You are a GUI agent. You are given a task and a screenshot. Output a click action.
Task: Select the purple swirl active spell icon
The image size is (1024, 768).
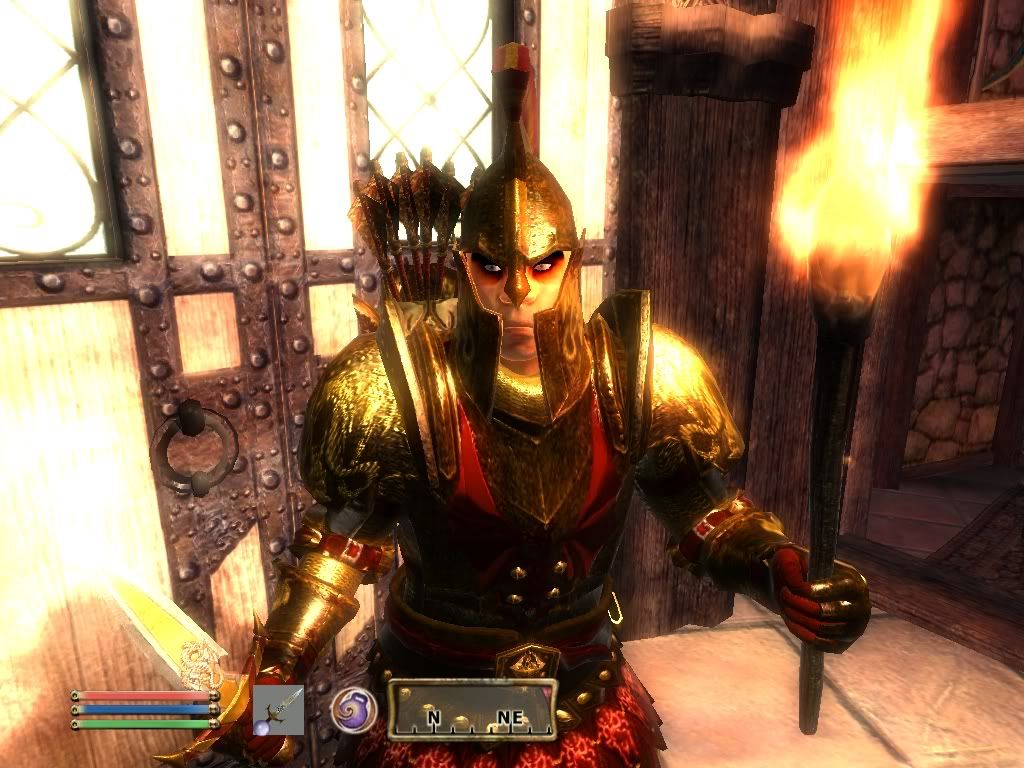pyautogui.click(x=354, y=708)
